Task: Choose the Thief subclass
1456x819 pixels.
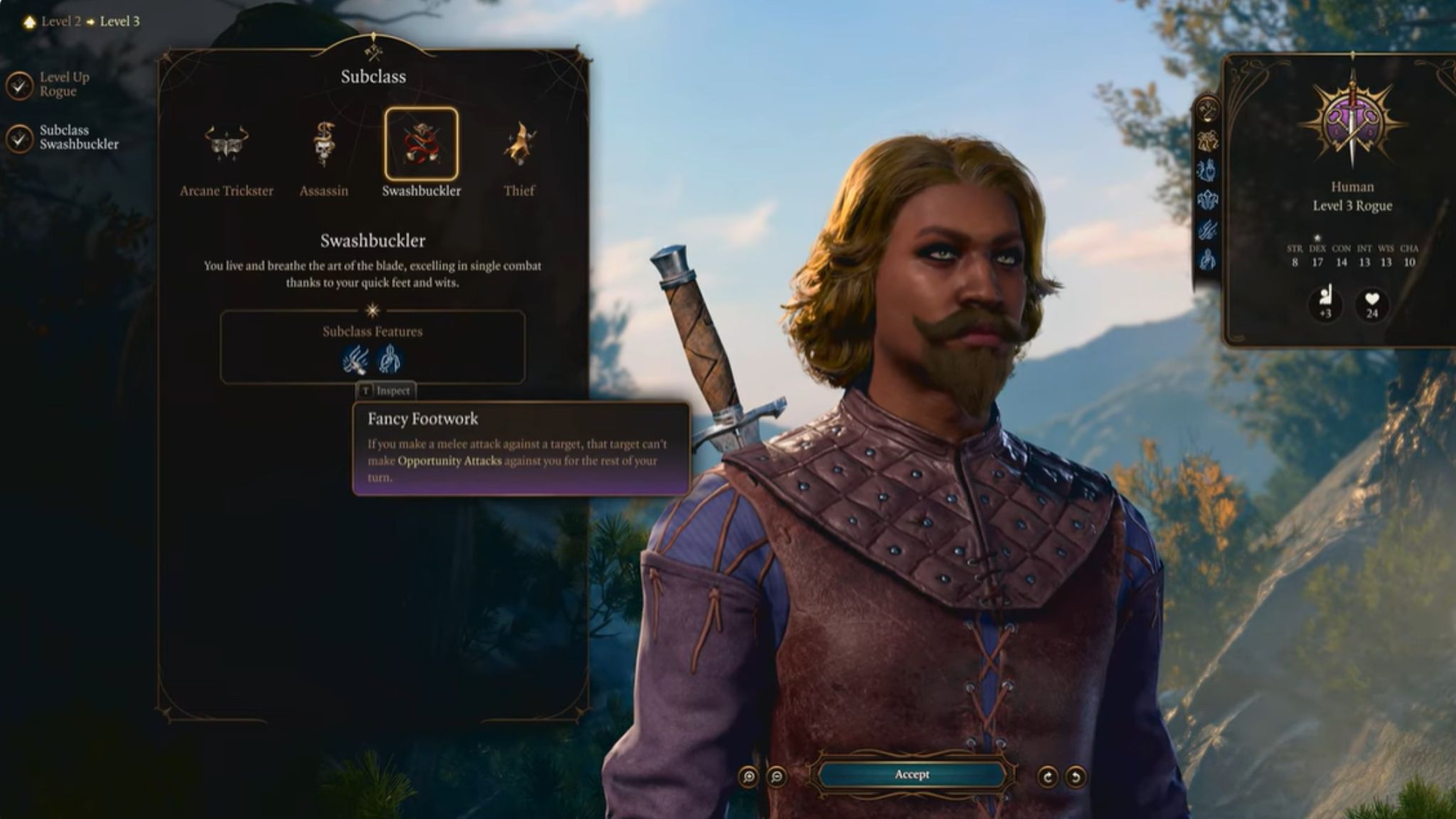Action: point(519,144)
